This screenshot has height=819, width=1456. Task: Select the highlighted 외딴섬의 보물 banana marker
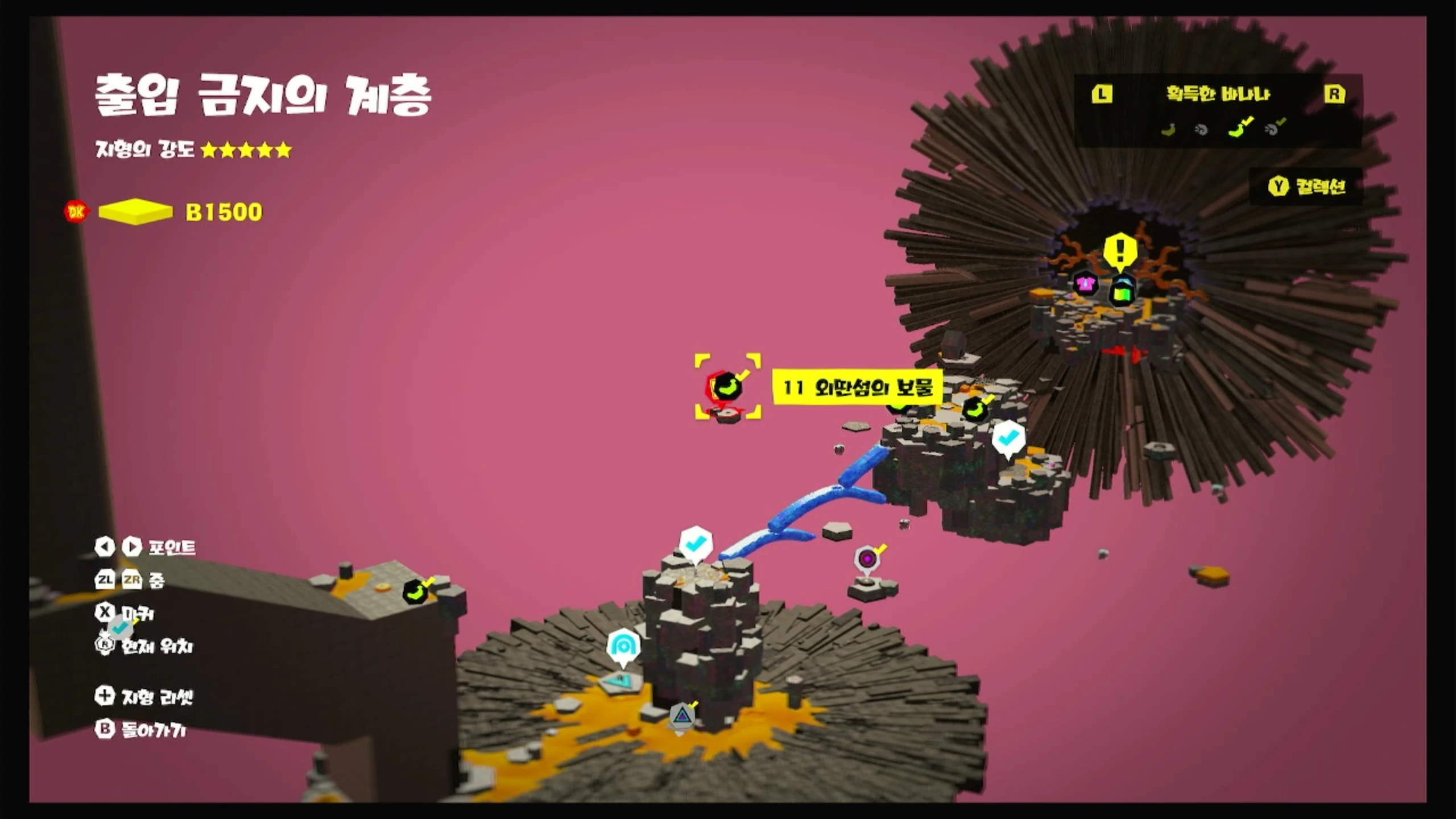tap(727, 387)
